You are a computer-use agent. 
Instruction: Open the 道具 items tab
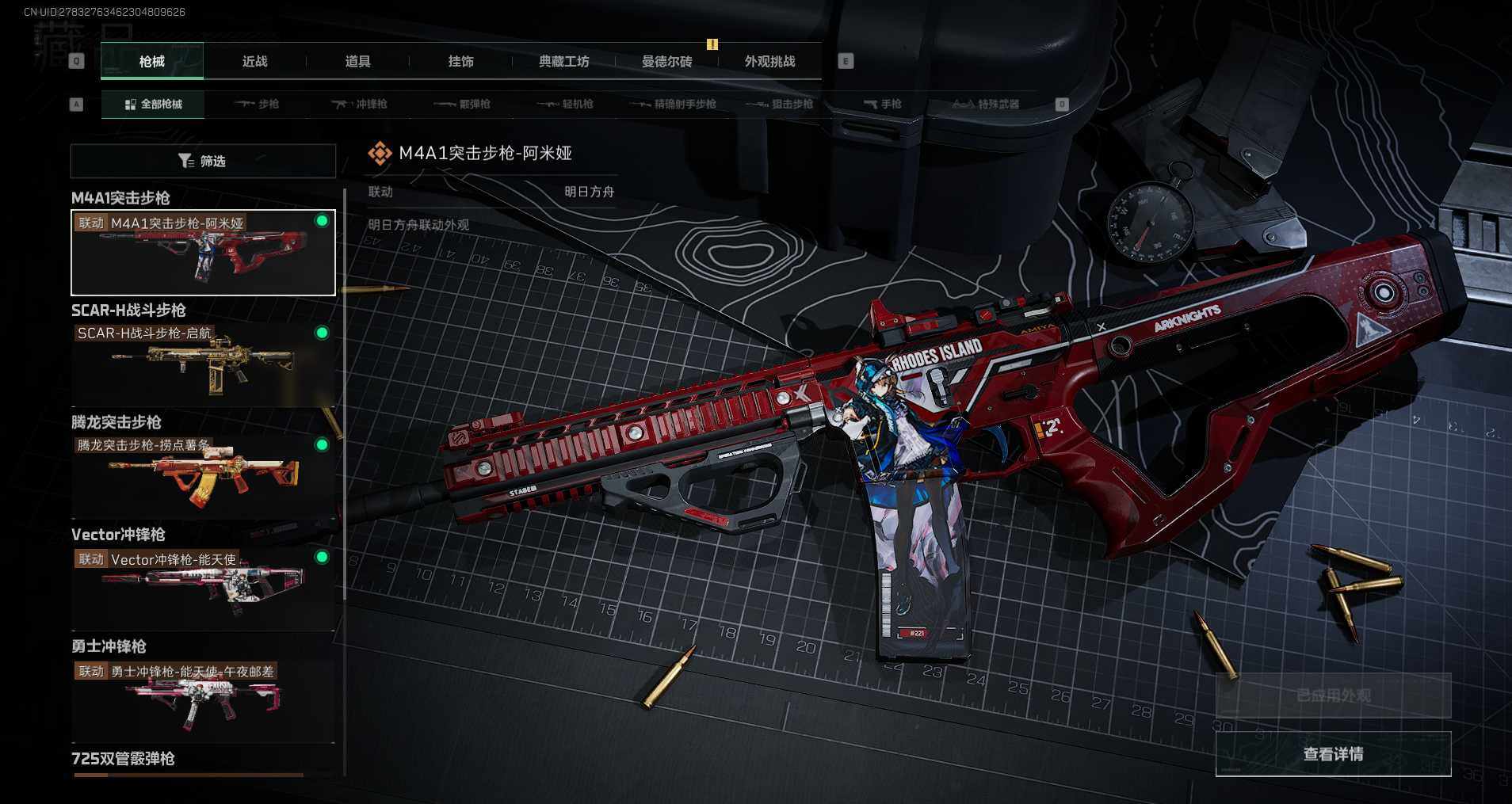click(357, 62)
